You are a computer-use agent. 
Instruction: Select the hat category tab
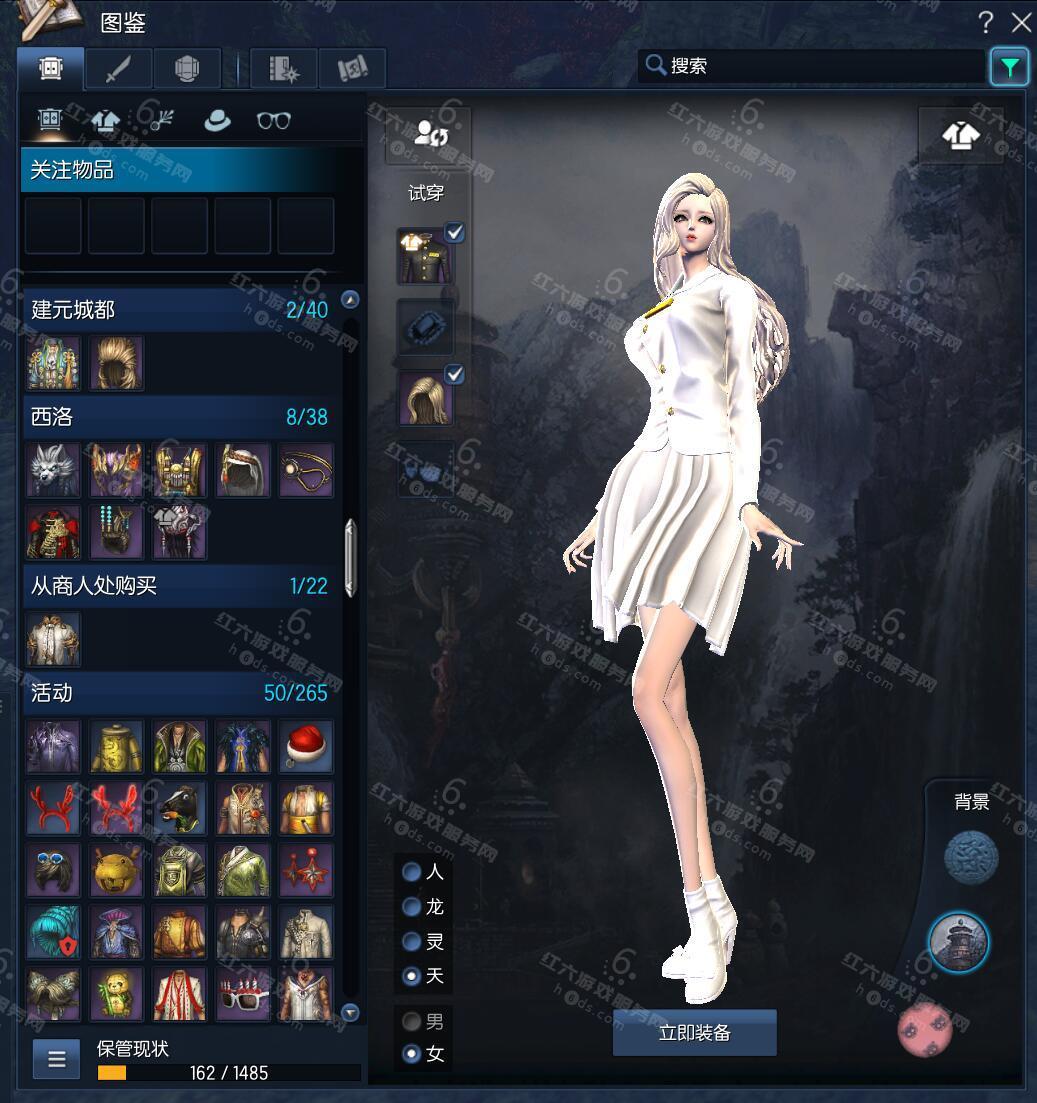tap(216, 120)
